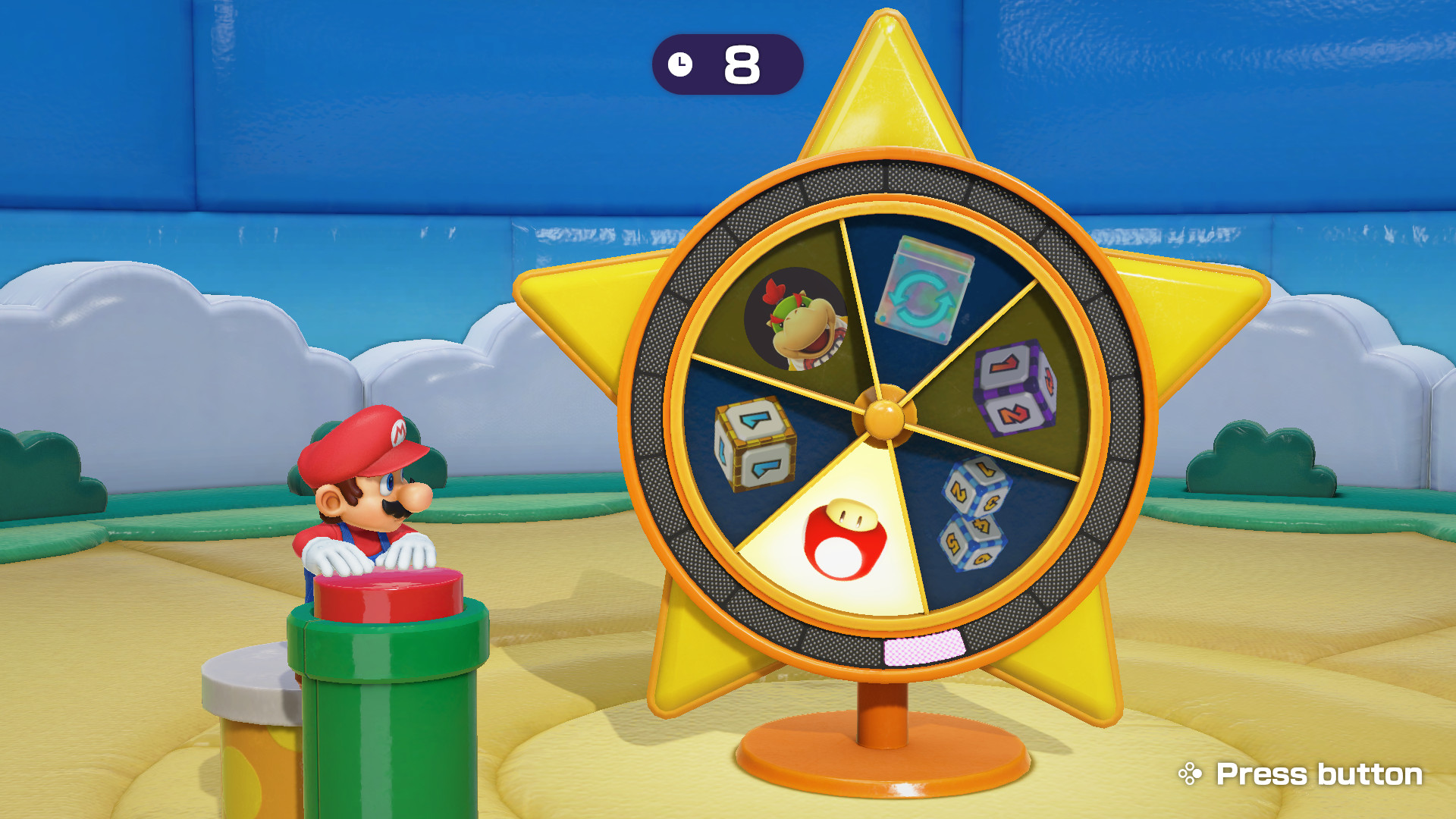Click the number 8 countdown timer

pos(741,64)
